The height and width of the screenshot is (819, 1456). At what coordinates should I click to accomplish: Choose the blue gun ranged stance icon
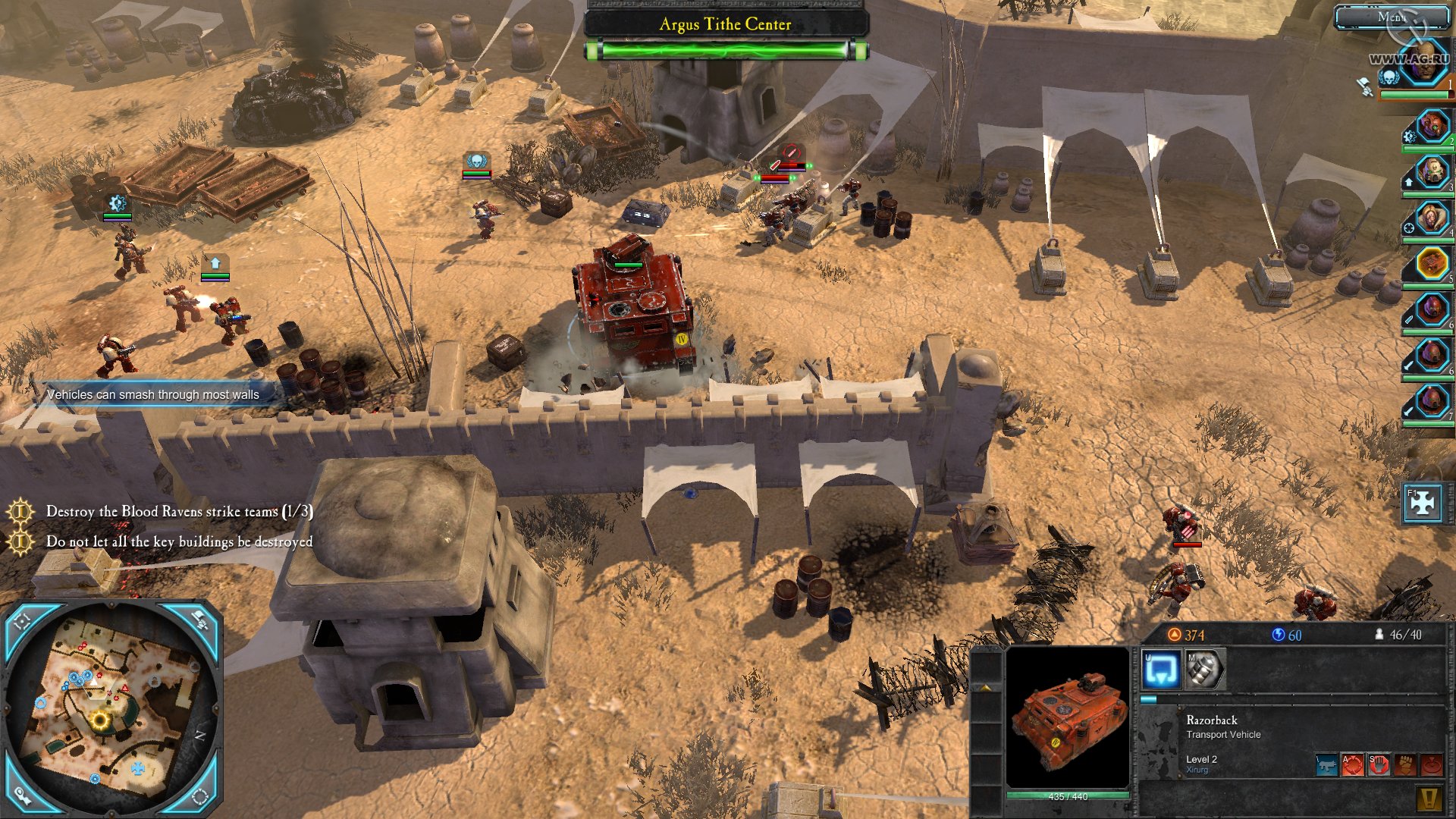1327,764
